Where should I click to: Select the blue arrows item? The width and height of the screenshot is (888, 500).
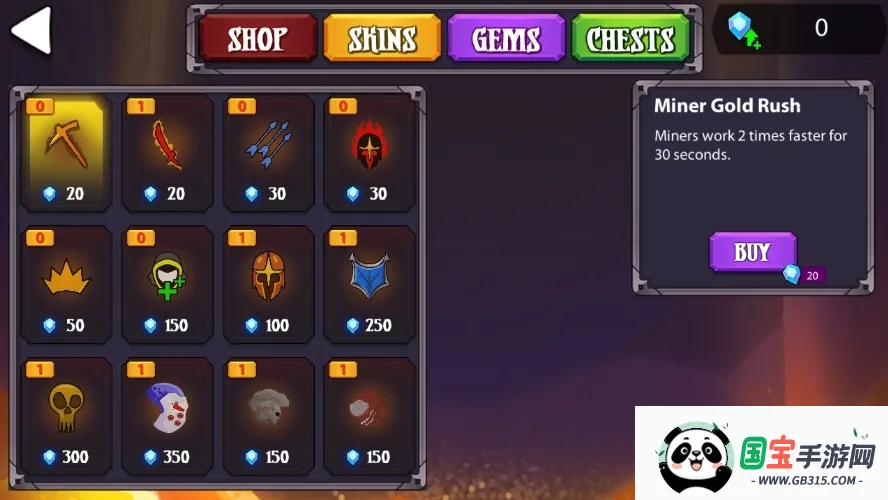pyautogui.click(x=268, y=153)
